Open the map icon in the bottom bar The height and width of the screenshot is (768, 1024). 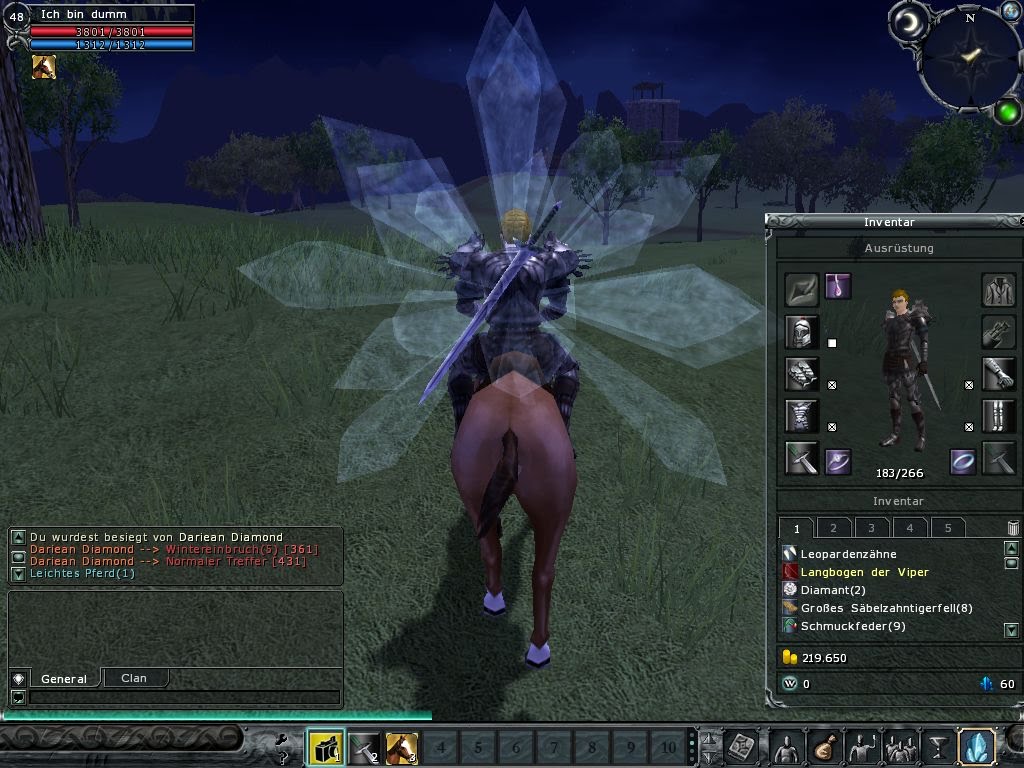point(742,746)
